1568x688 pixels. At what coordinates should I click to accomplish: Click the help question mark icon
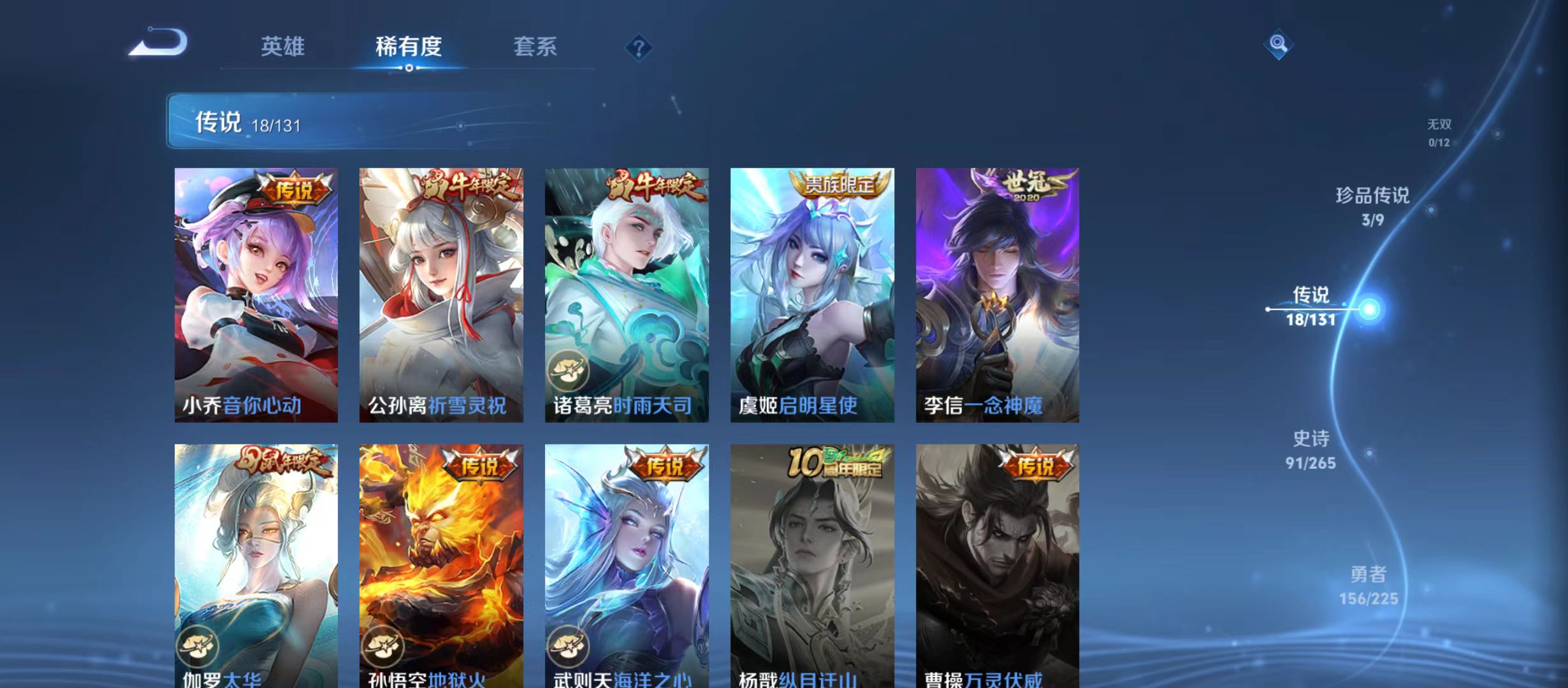click(x=639, y=47)
